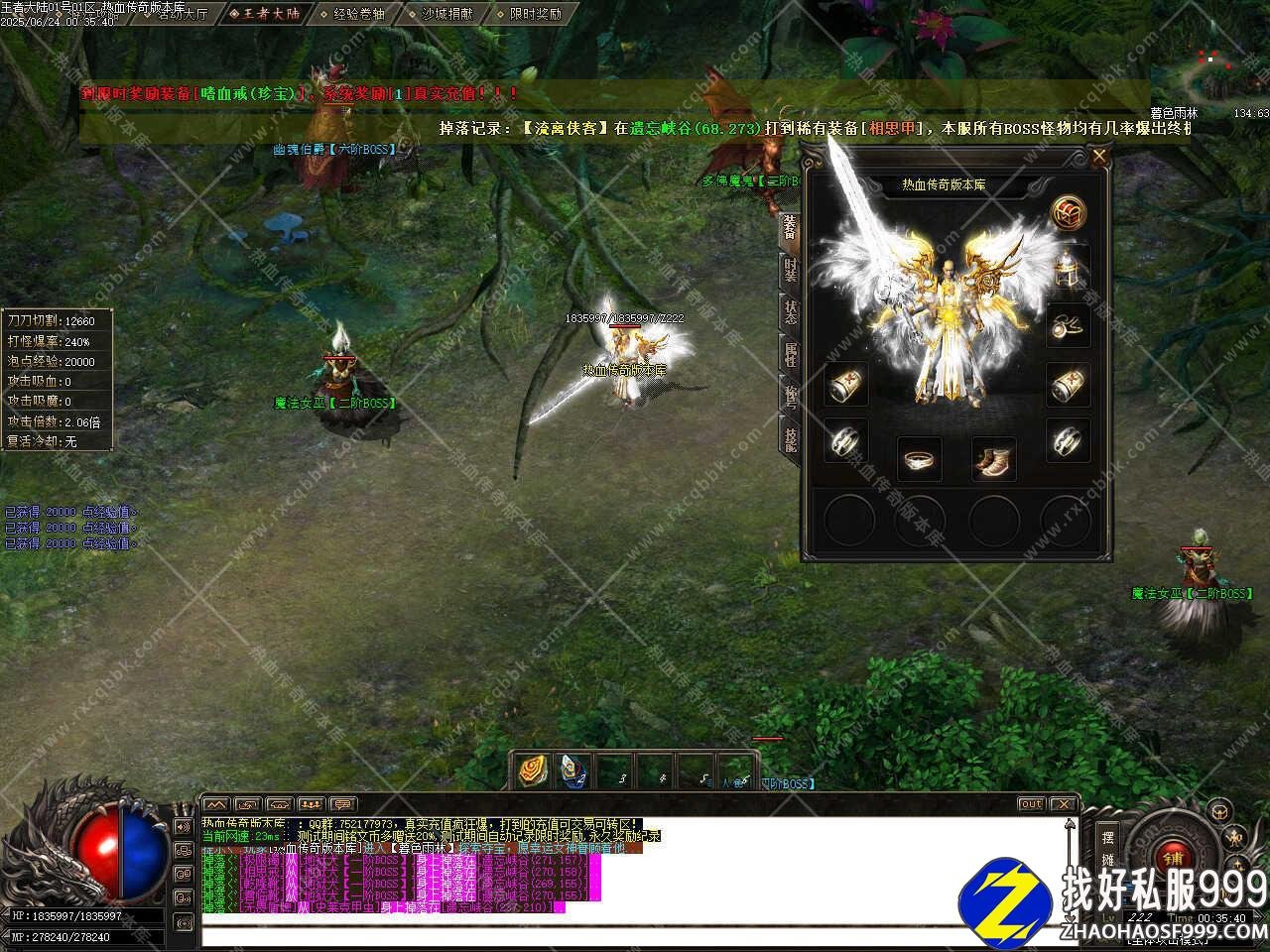Click the red treasure chest icon
Screen dimensions: 1270x952
(1069, 211)
